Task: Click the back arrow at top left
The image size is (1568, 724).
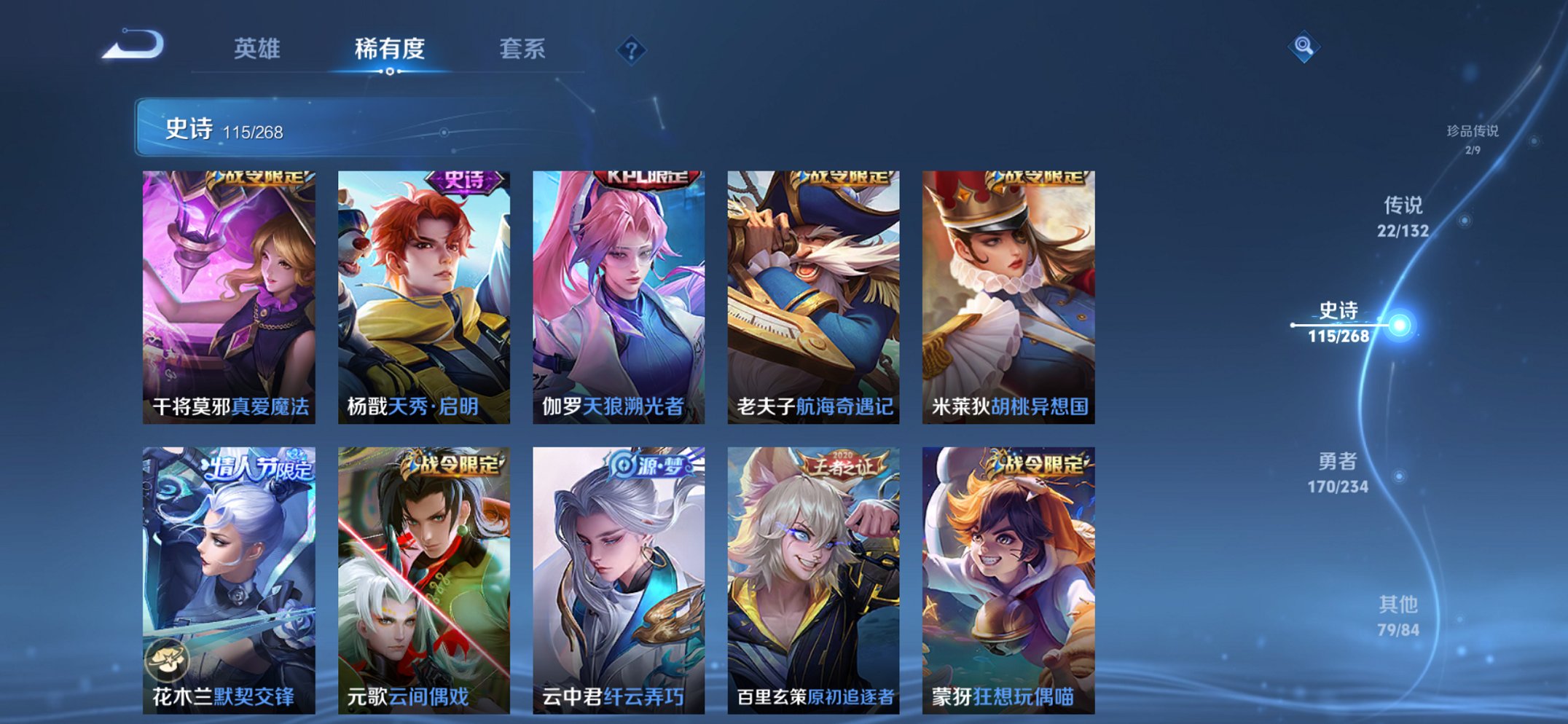Action: (x=133, y=45)
